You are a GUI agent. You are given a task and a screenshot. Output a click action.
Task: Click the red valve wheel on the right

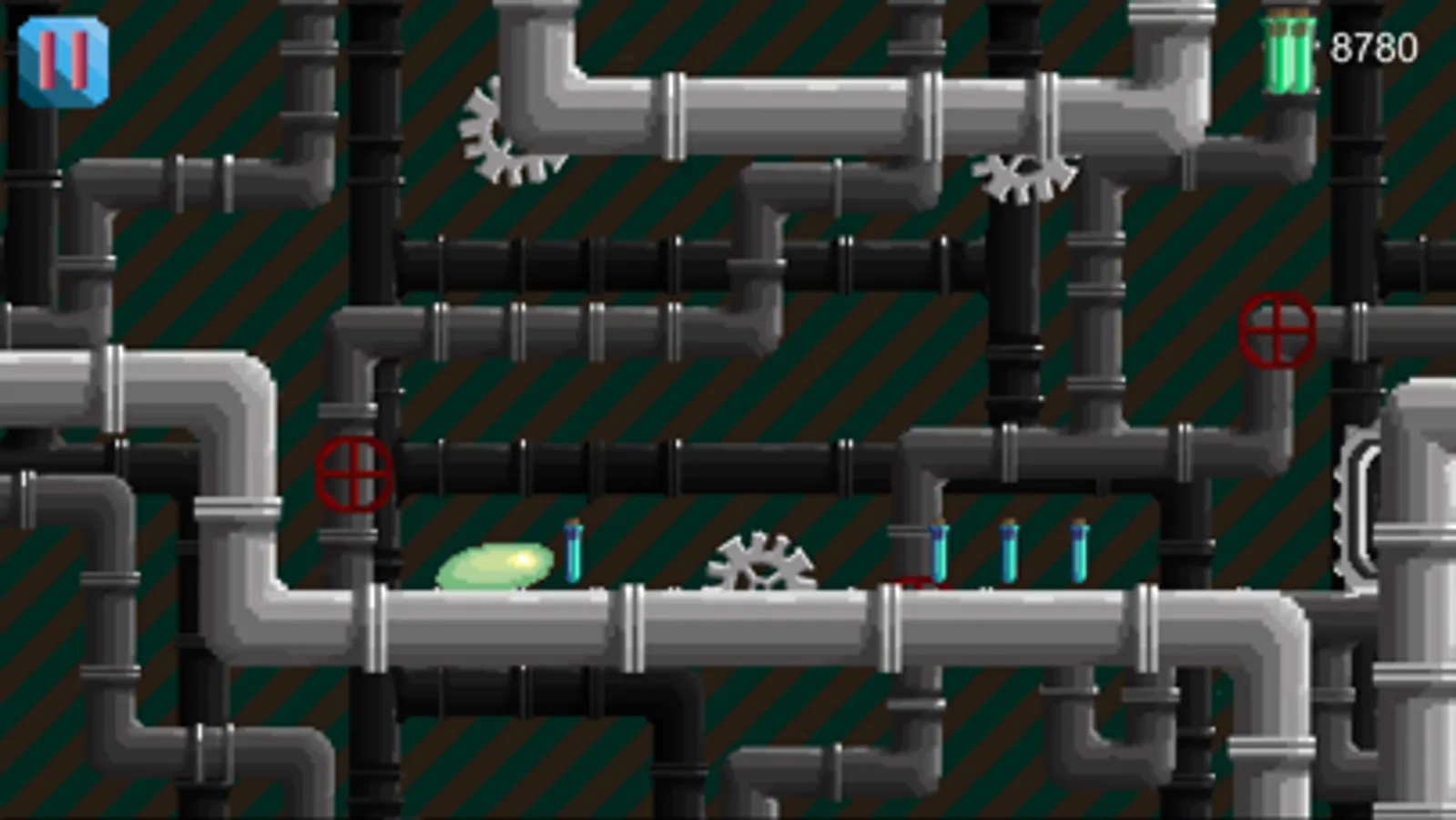coord(1278,328)
